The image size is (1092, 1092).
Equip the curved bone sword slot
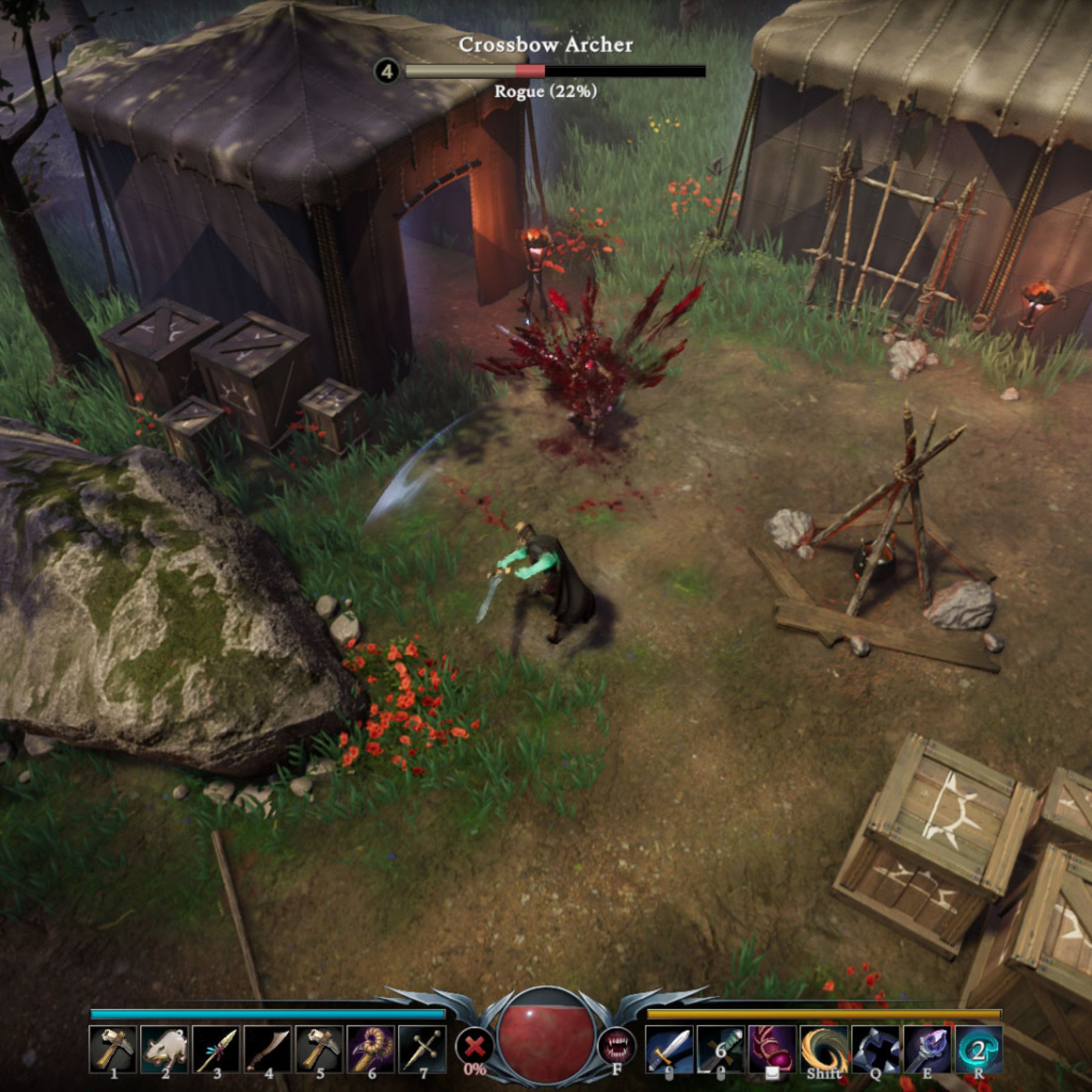click(268, 1048)
